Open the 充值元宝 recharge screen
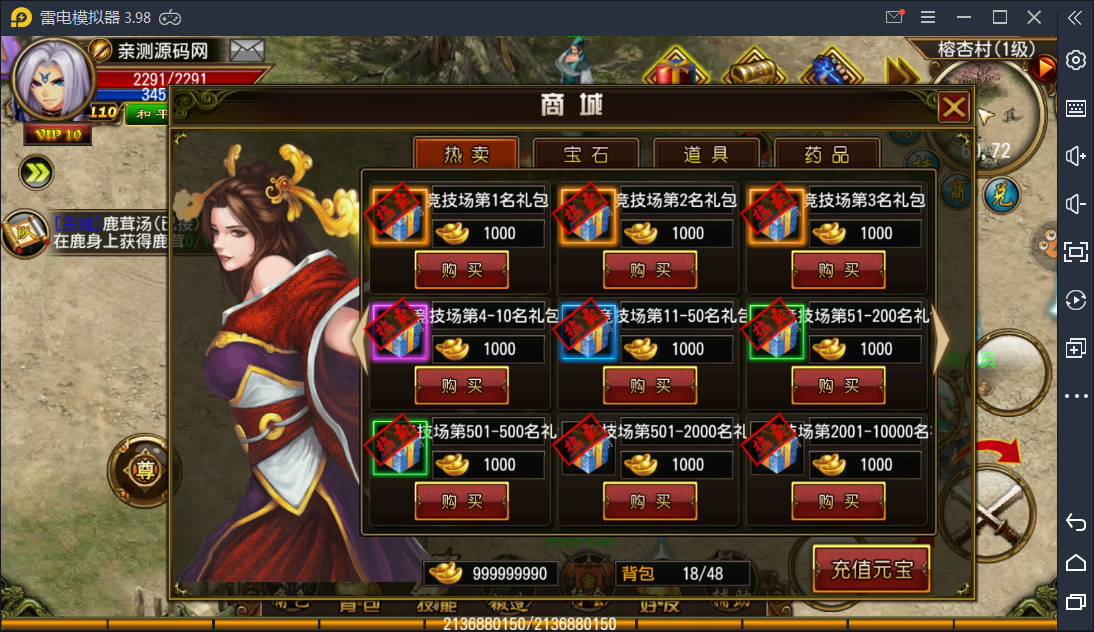The width and height of the screenshot is (1094, 632). tap(872, 570)
